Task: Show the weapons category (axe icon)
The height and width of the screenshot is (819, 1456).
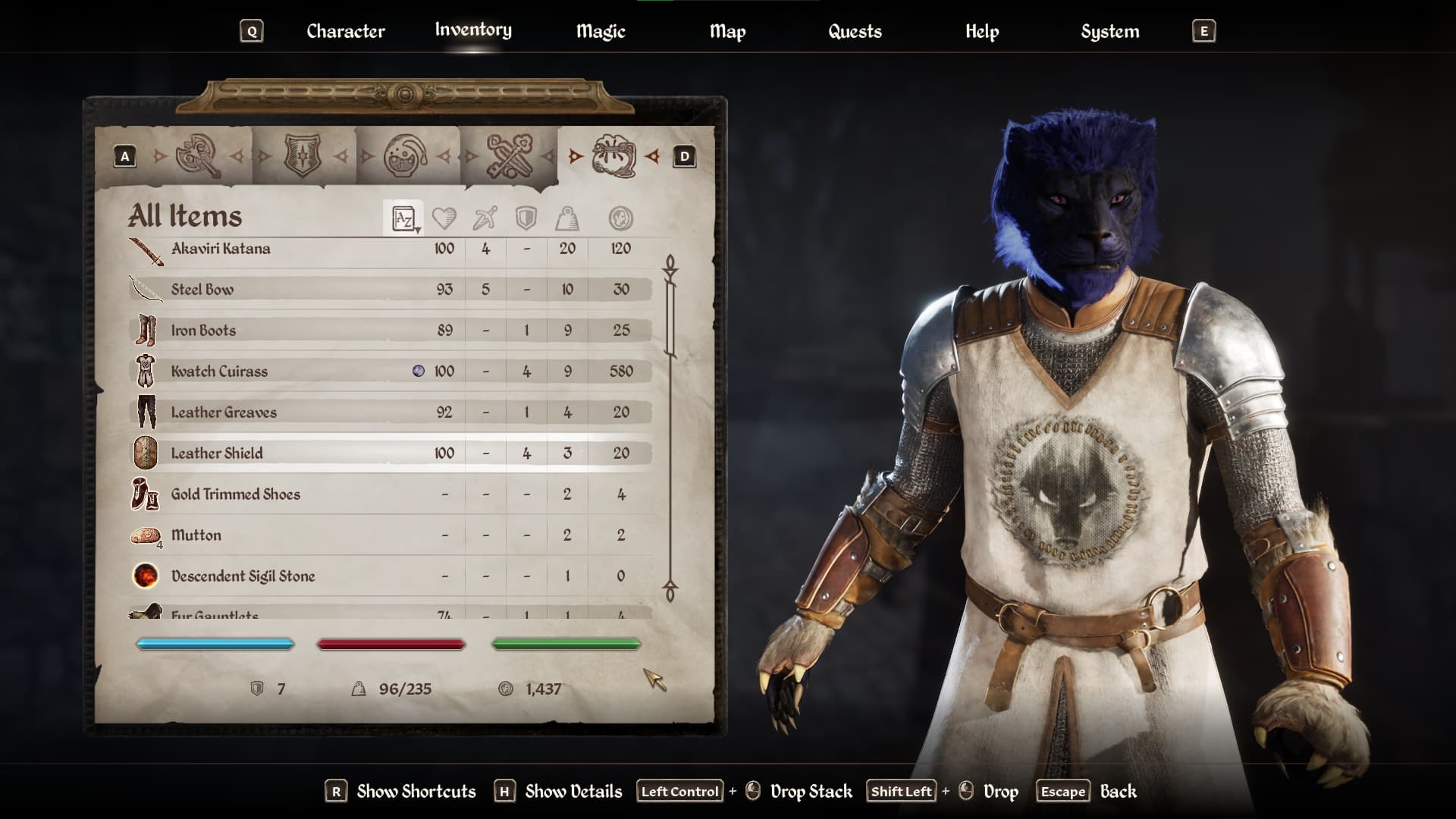Action: 198,156
